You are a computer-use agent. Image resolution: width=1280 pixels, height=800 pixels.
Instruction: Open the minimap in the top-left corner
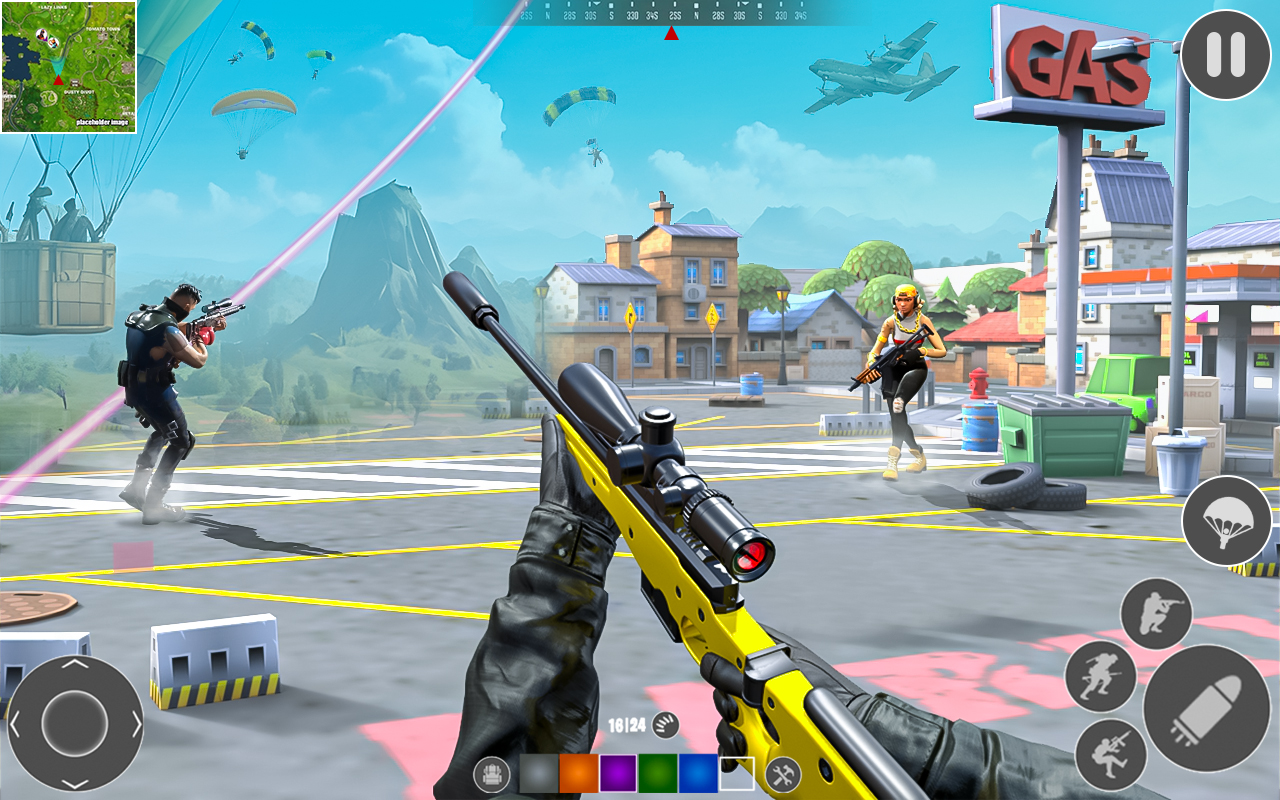click(x=68, y=63)
